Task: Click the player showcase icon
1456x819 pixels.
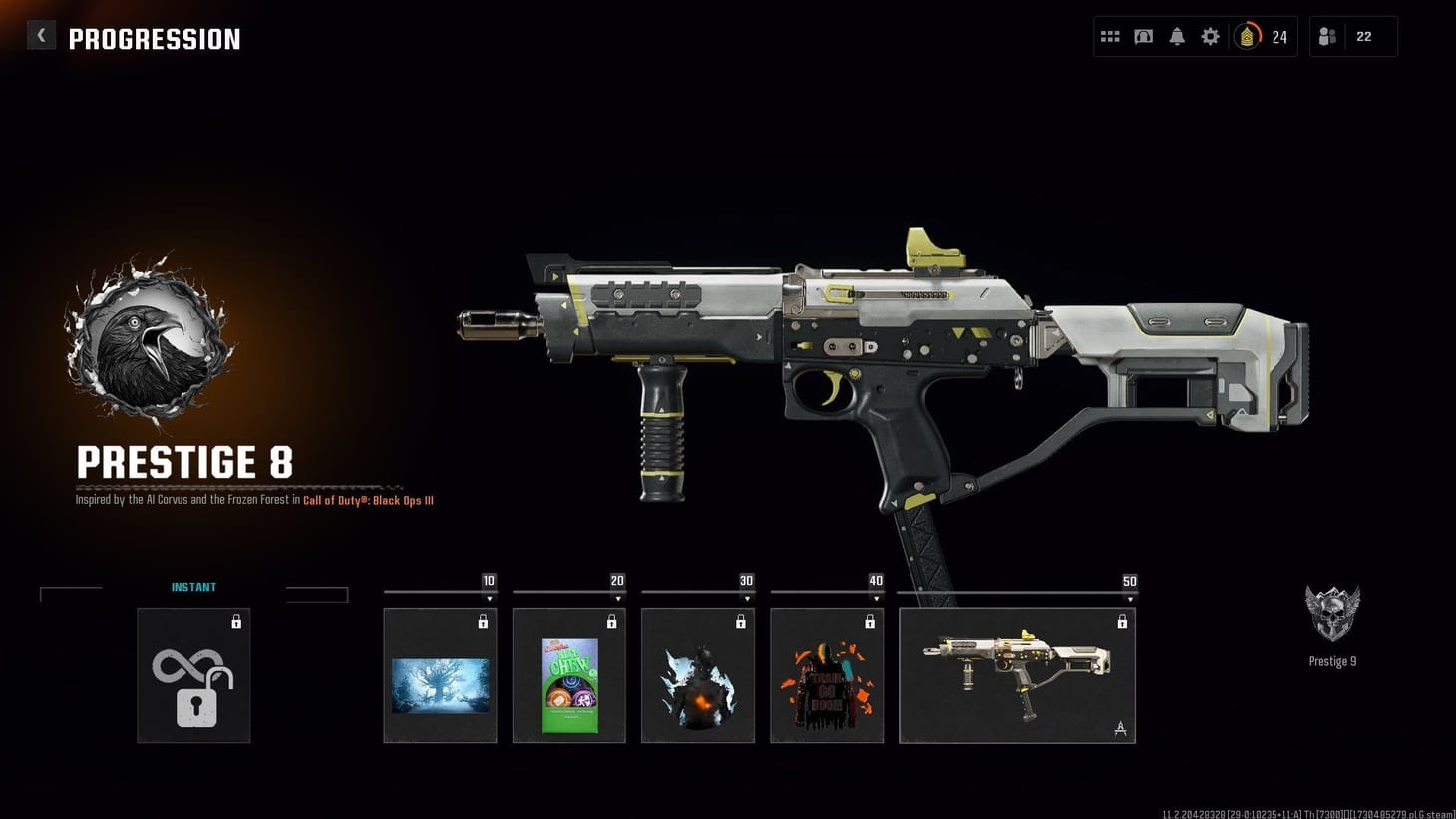Action: 1143,36
